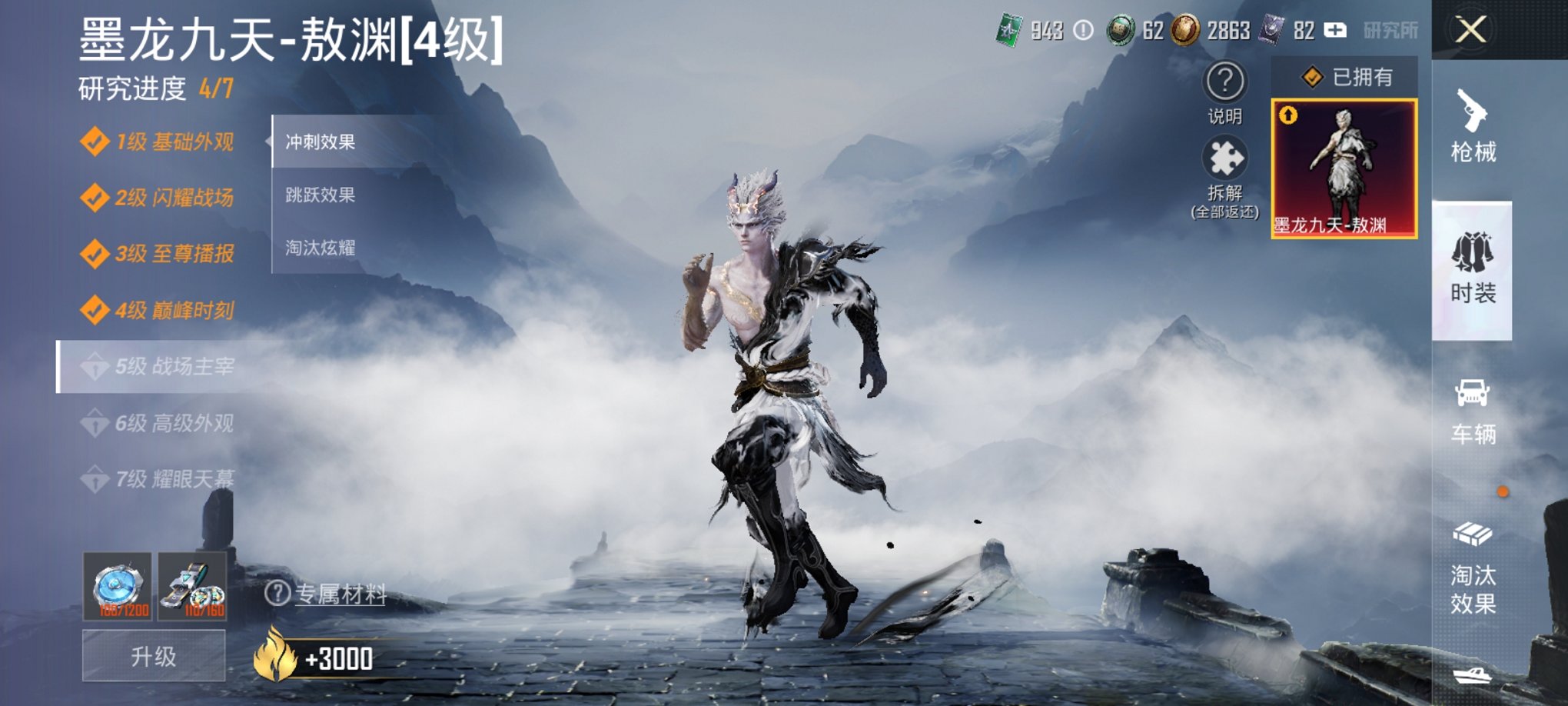Screen dimensions: 1568x706
Task: Open the 淘汰炫耀 elimination showoff tab
Action: click(x=319, y=247)
